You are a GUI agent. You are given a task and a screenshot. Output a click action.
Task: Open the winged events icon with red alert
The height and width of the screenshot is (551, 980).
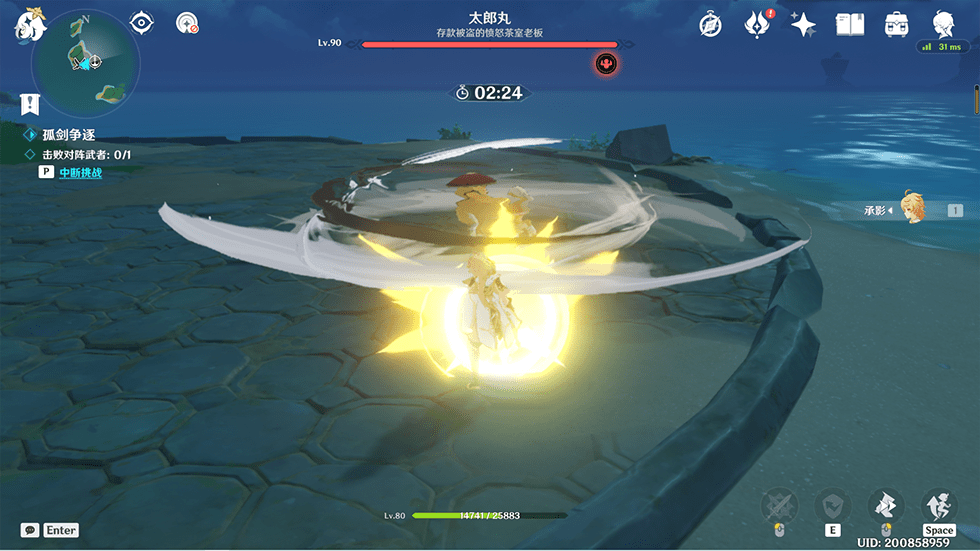[757, 24]
